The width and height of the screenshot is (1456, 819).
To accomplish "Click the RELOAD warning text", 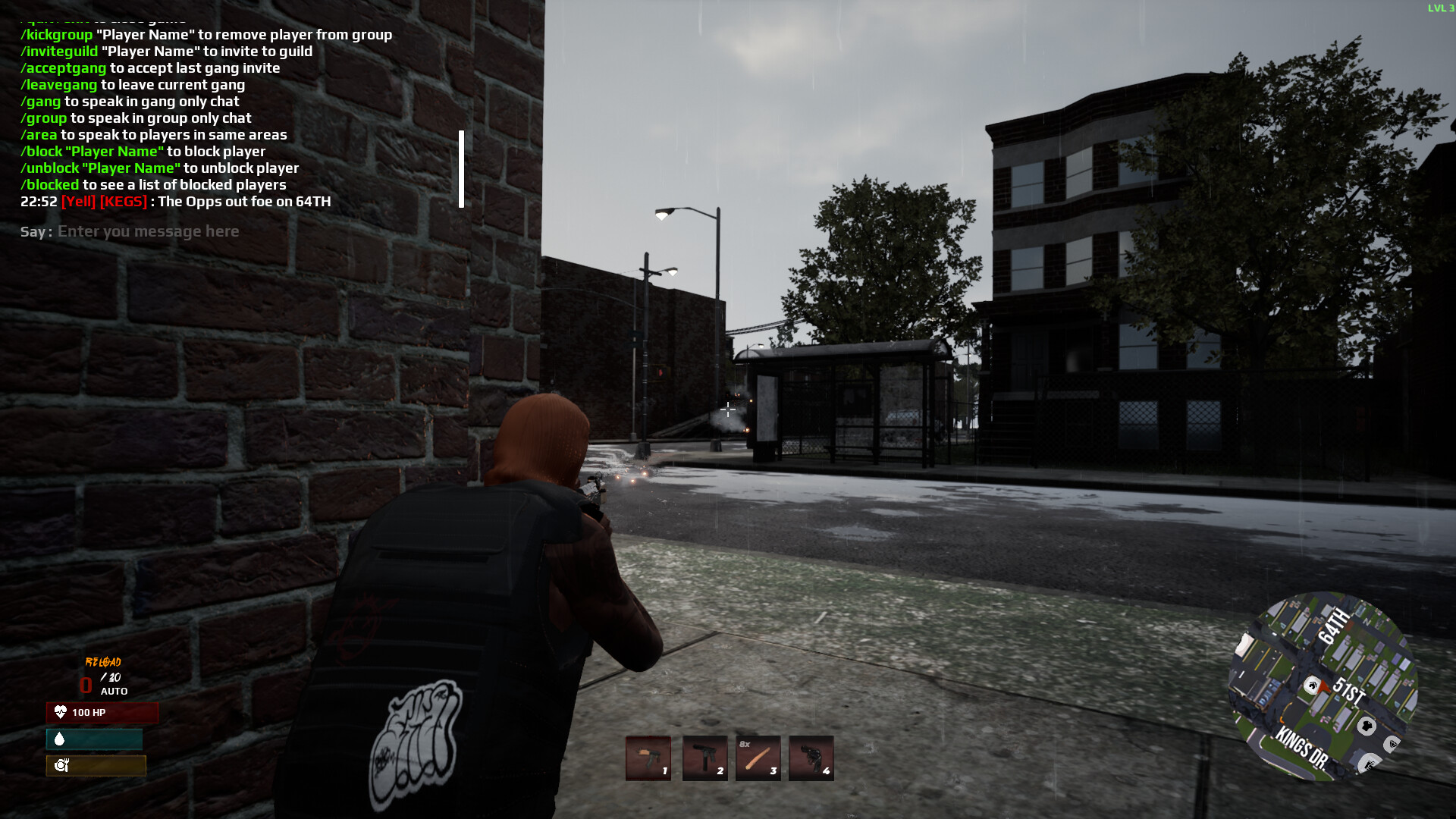I will coord(105,661).
